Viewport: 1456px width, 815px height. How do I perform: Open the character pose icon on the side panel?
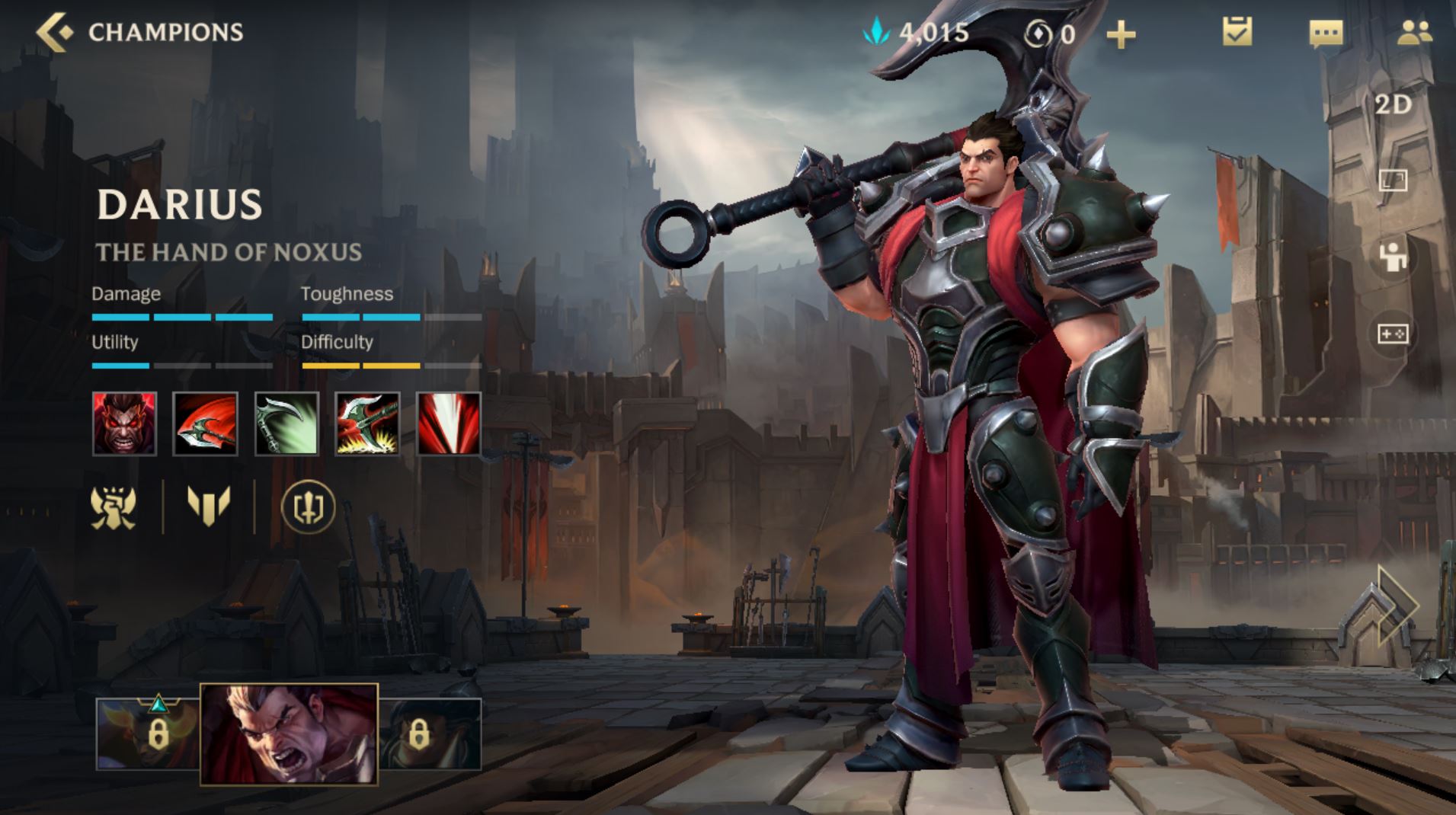pos(1393,257)
